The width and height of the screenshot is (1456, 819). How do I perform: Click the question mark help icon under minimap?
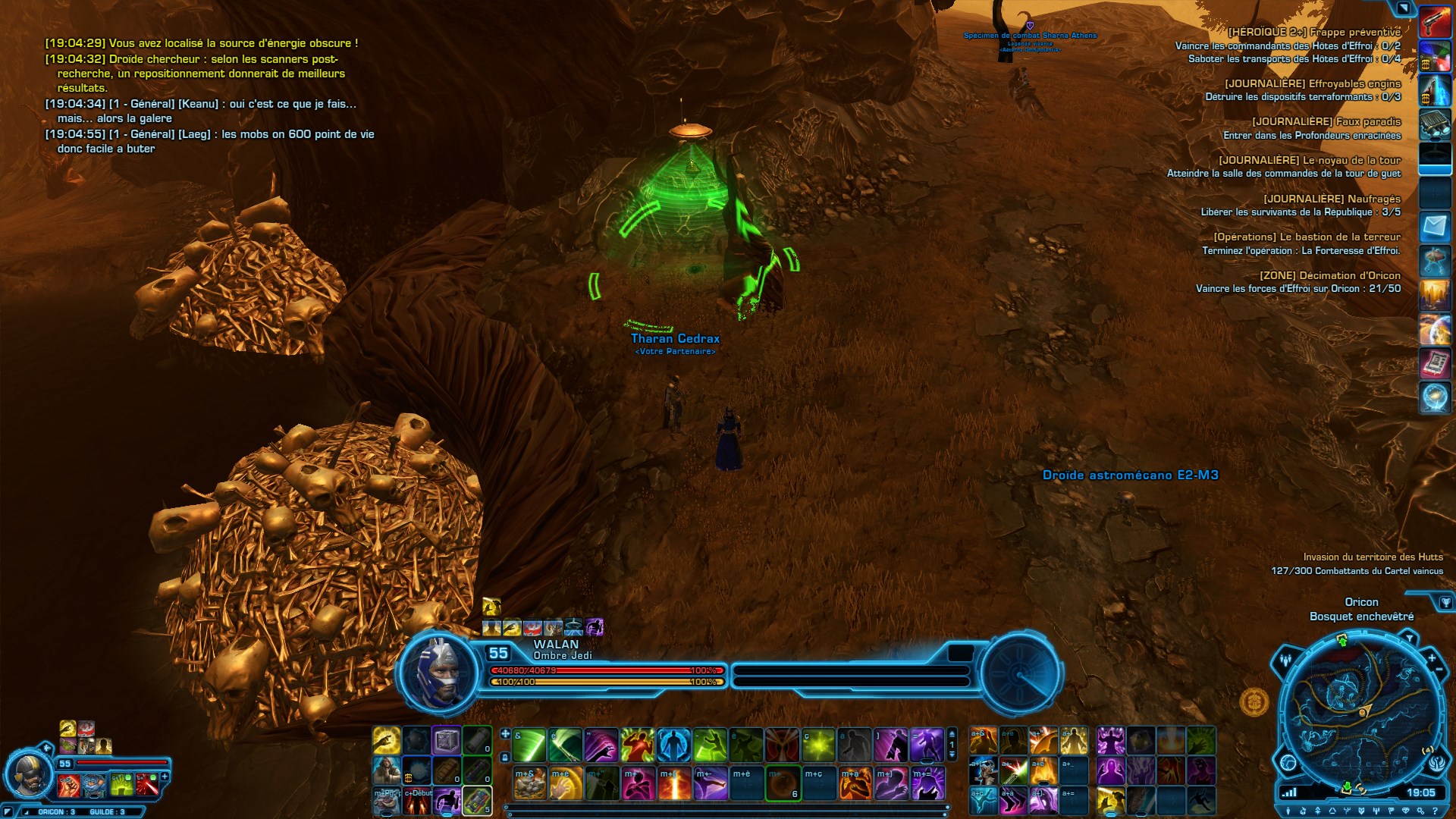pos(1435,811)
